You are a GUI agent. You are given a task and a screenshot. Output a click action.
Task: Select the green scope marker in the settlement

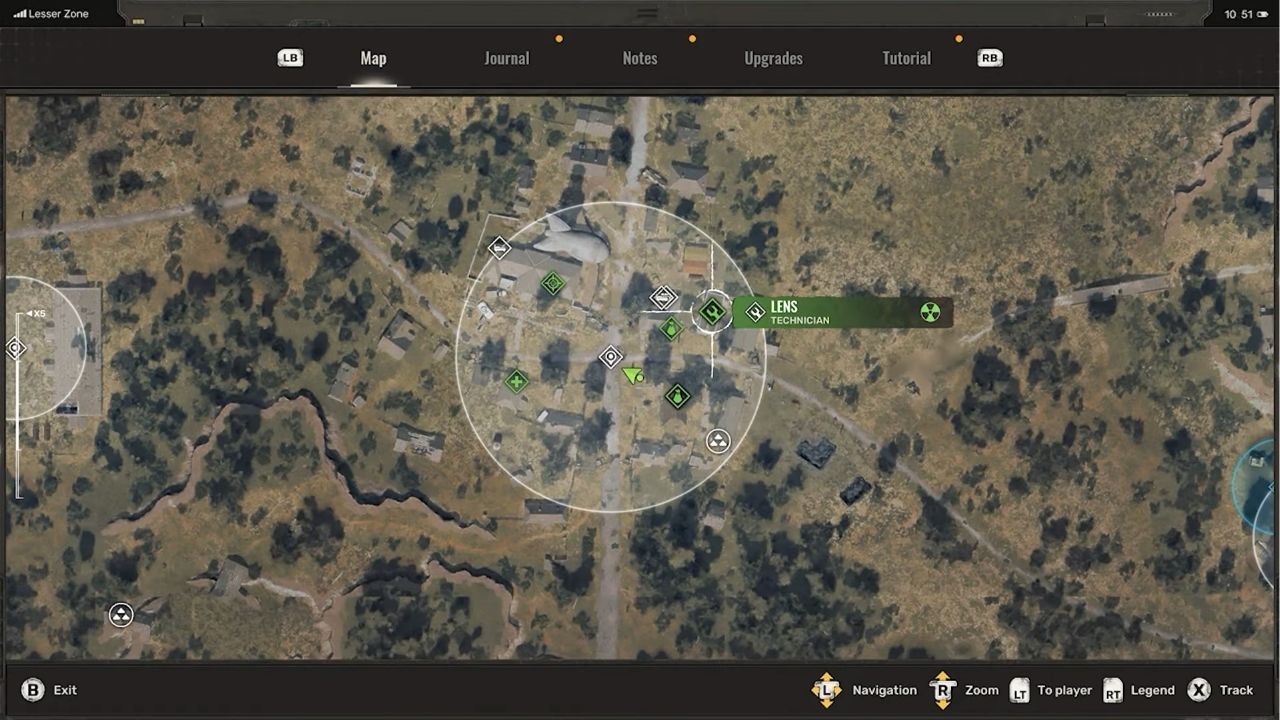coord(553,283)
